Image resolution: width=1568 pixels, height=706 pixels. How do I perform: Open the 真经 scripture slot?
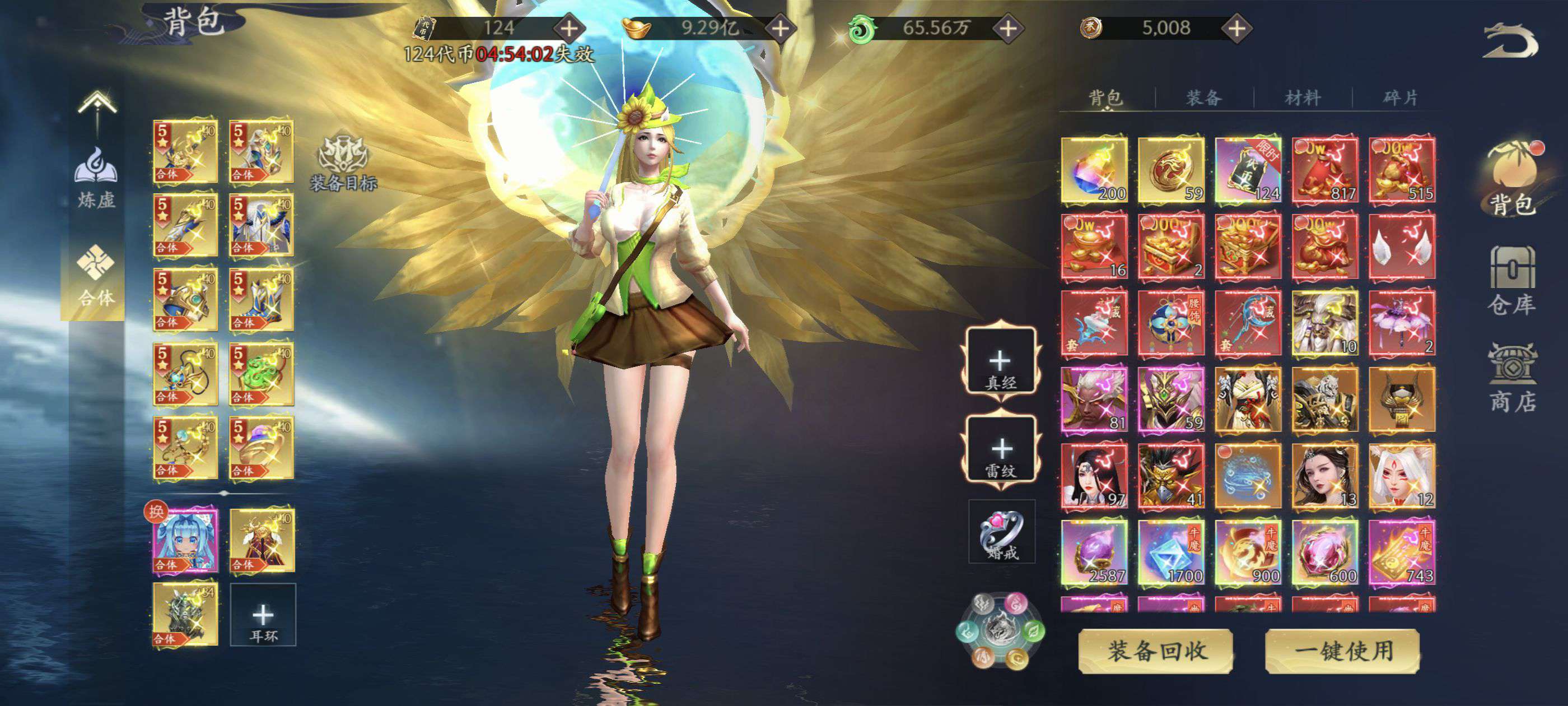click(x=1001, y=363)
